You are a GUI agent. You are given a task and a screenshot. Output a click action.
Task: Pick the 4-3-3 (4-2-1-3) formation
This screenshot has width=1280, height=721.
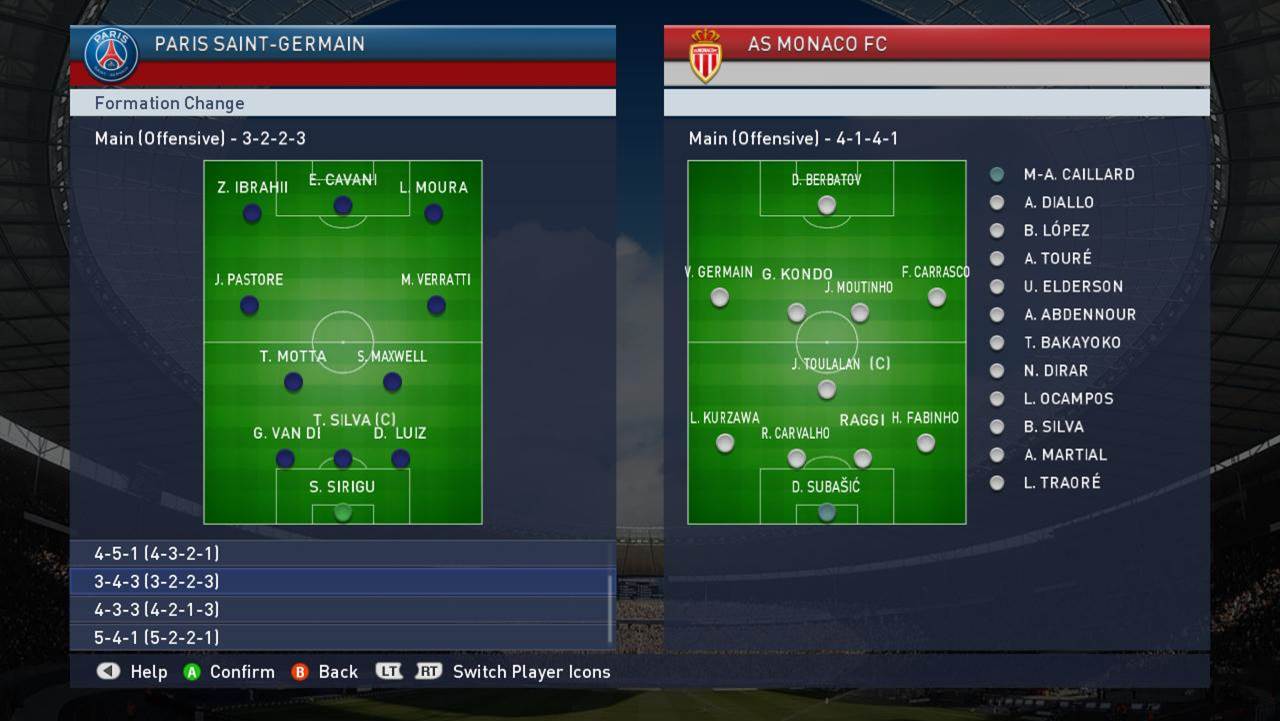(x=340, y=609)
